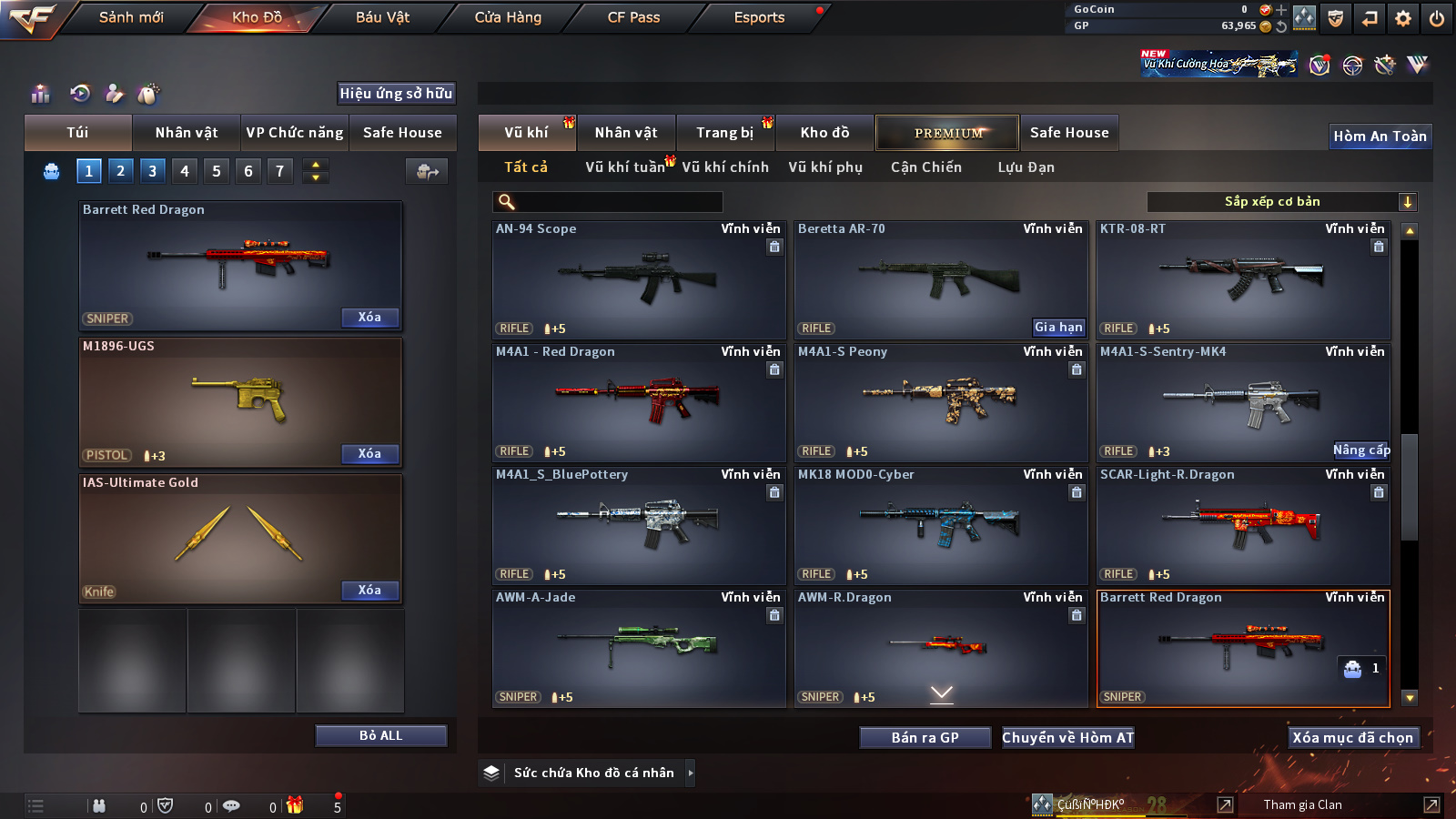Viewport: 1456px width, 819px height.
Task: Renew Beretta AR-70 with Gia hạn
Action: pyautogui.click(x=1058, y=327)
